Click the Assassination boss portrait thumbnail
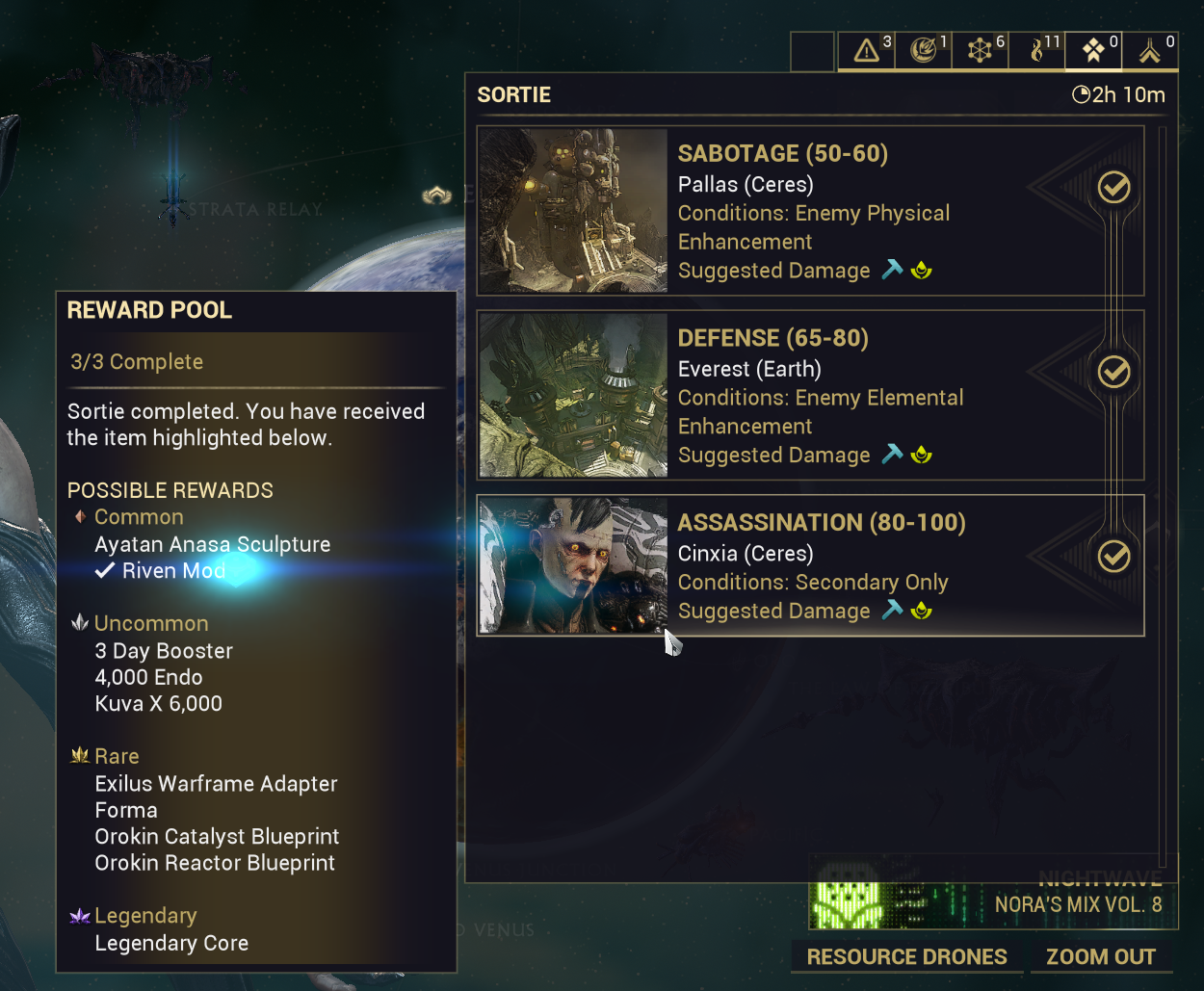Viewport: 1204px width, 991px height. tap(573, 565)
